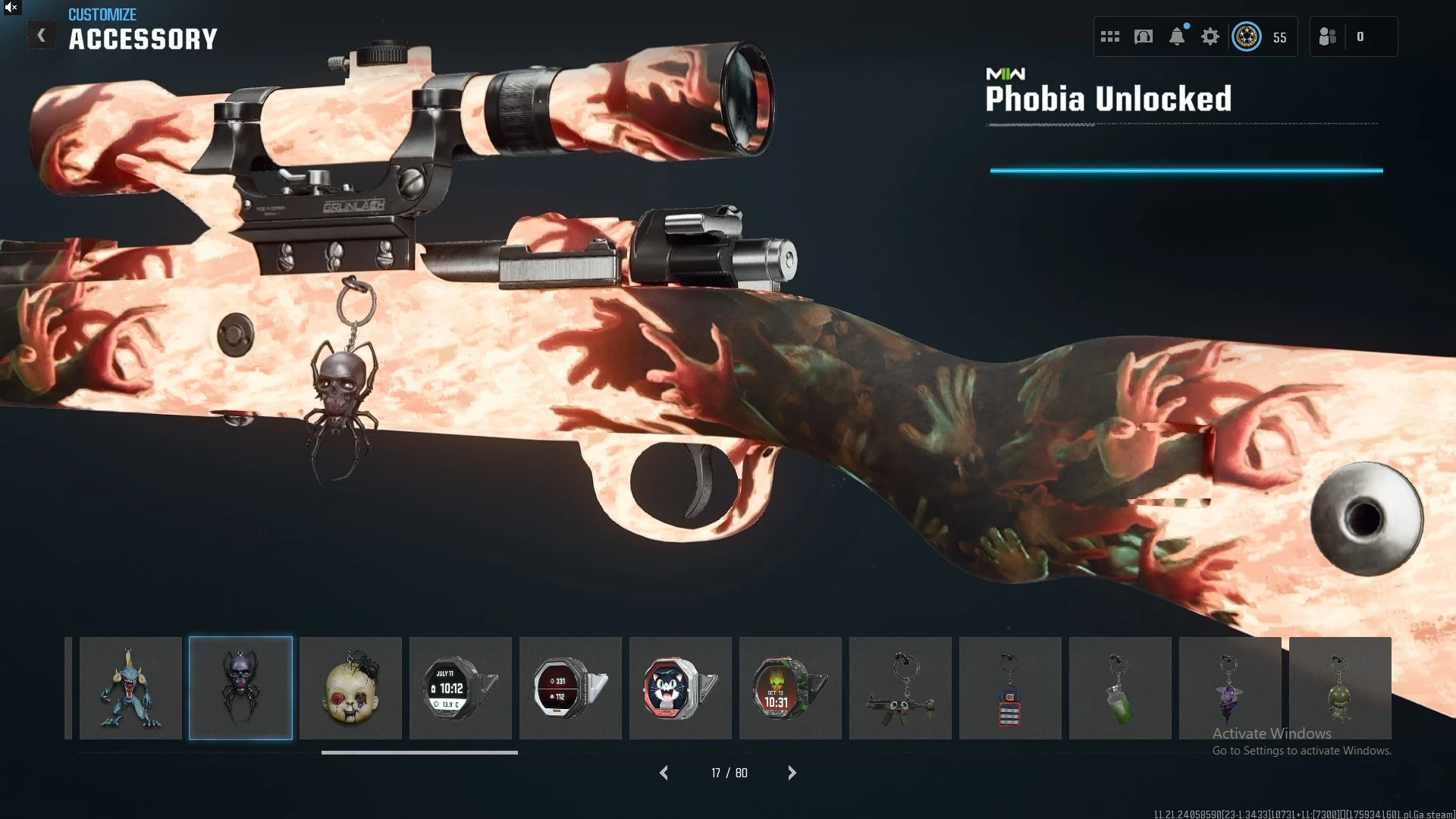This screenshot has width=1456, height=819.
Task: Pick the cartoon cat face watch
Action: pos(680,689)
